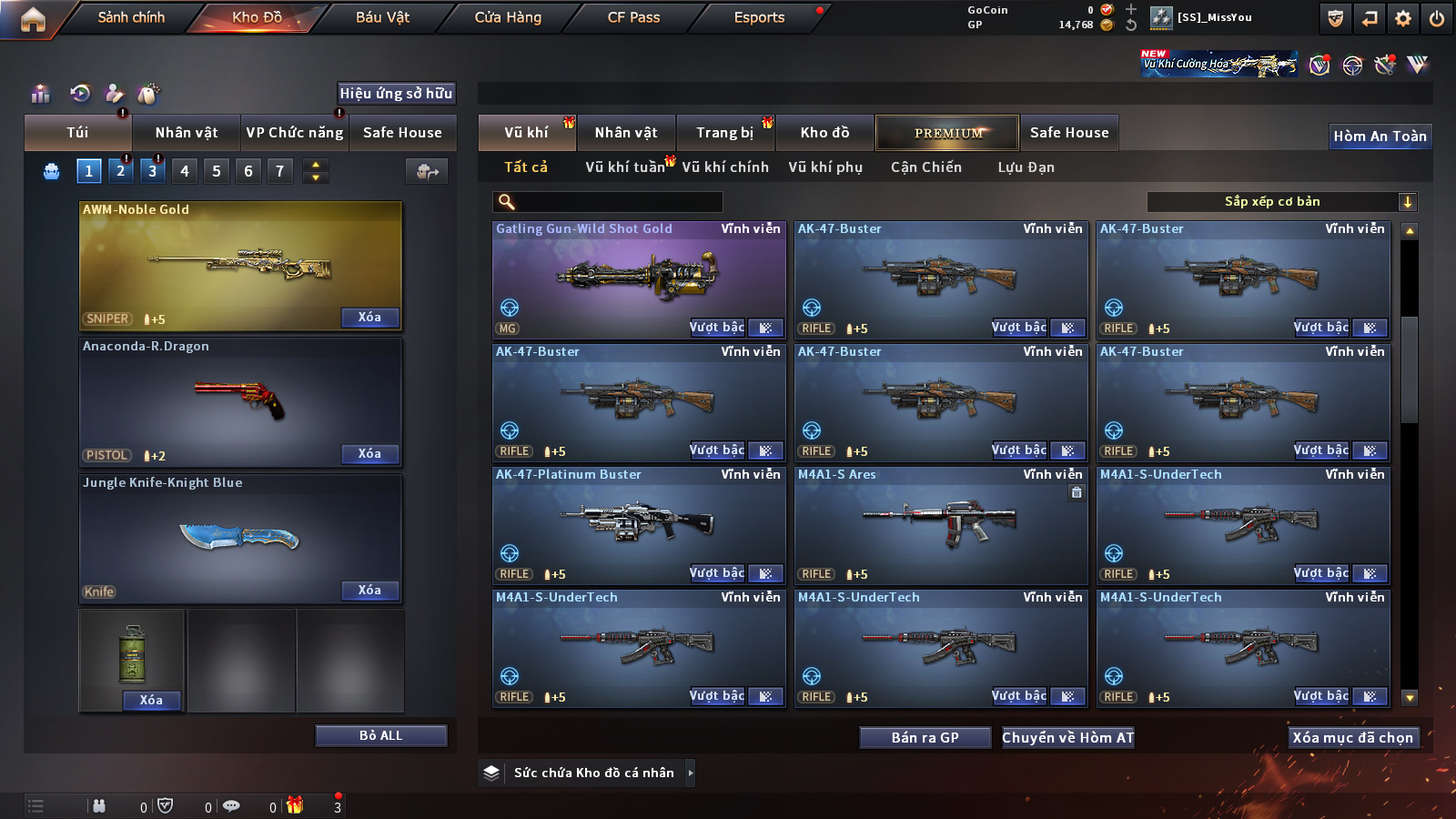Switch to Trang bị tab

click(x=724, y=133)
